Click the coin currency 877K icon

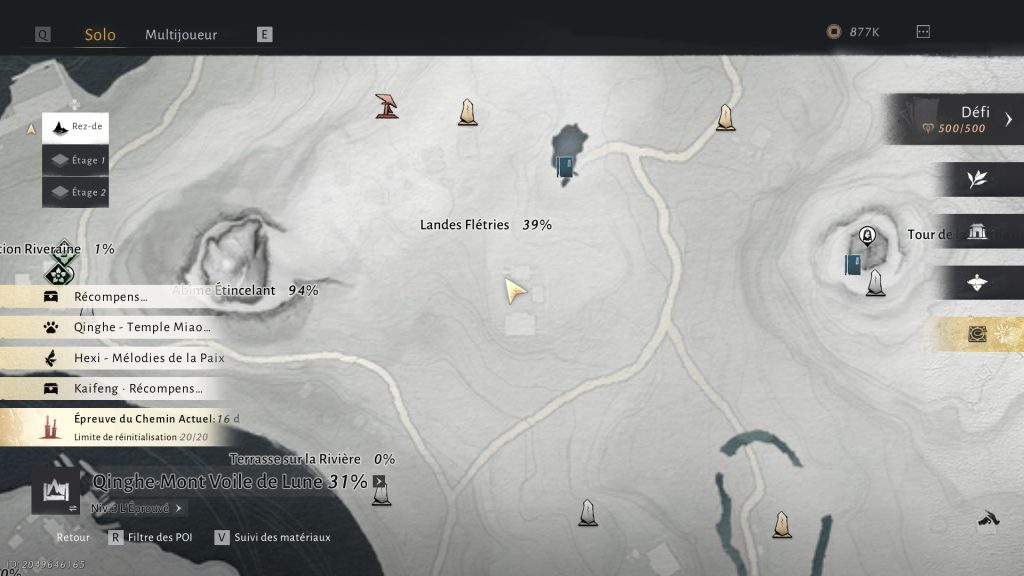(834, 32)
